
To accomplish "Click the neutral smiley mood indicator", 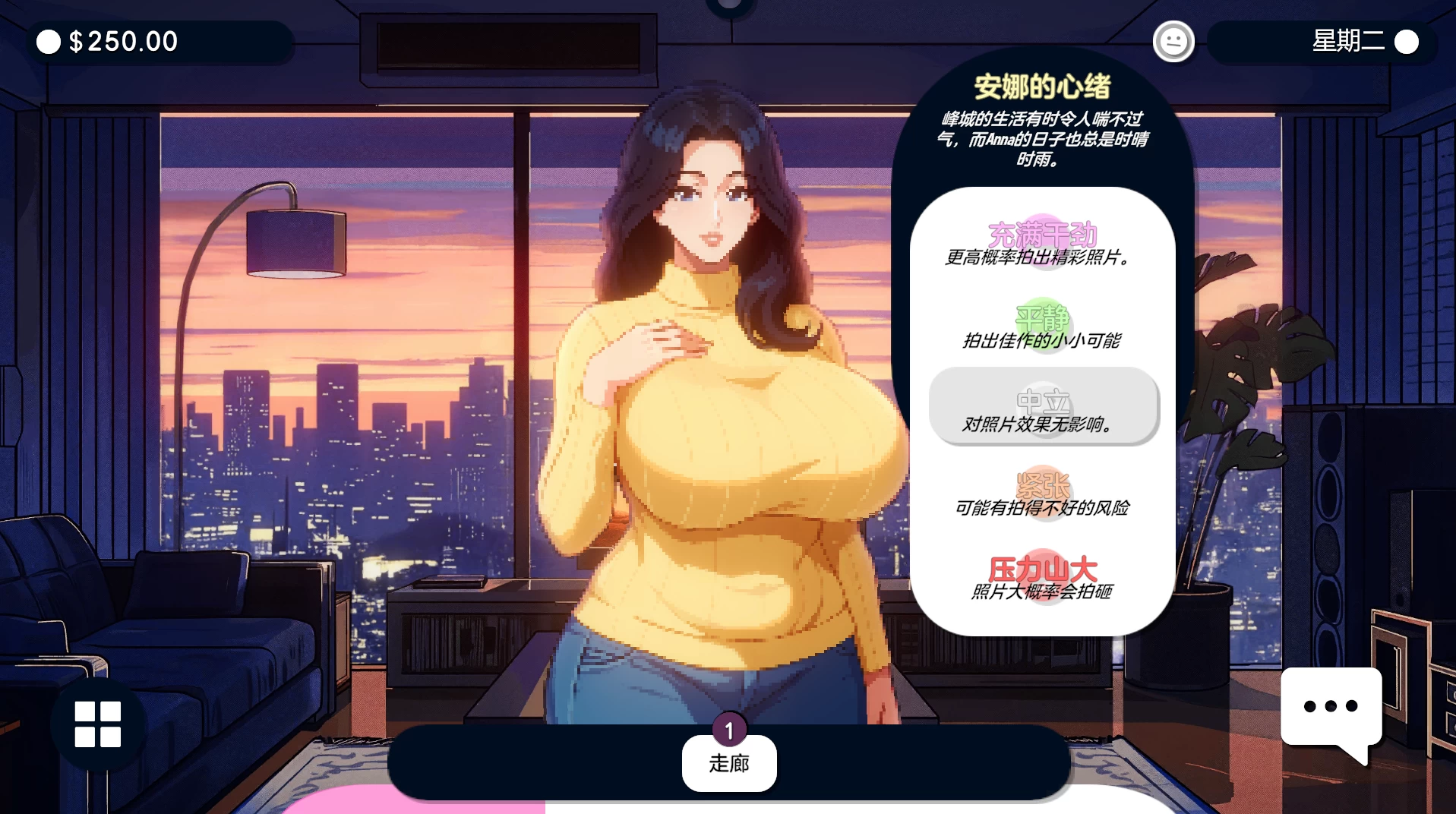I will pyautogui.click(x=1173, y=41).
